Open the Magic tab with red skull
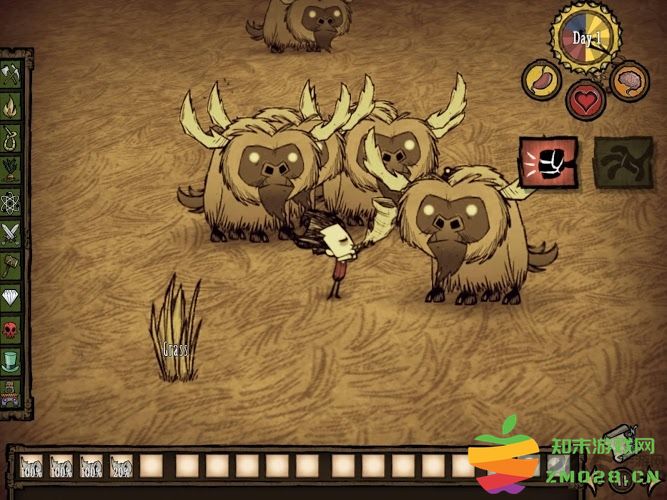The width and height of the screenshot is (667, 500). coord(13,329)
